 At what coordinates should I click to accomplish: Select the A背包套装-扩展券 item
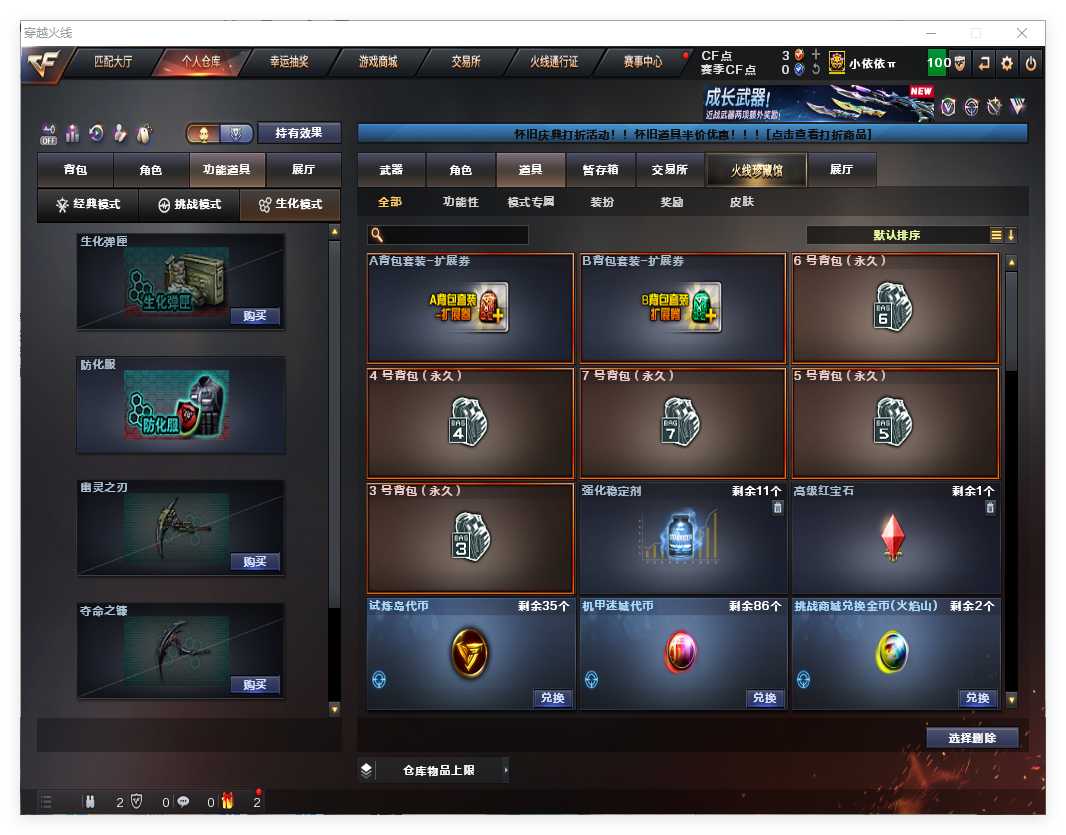tap(470, 309)
